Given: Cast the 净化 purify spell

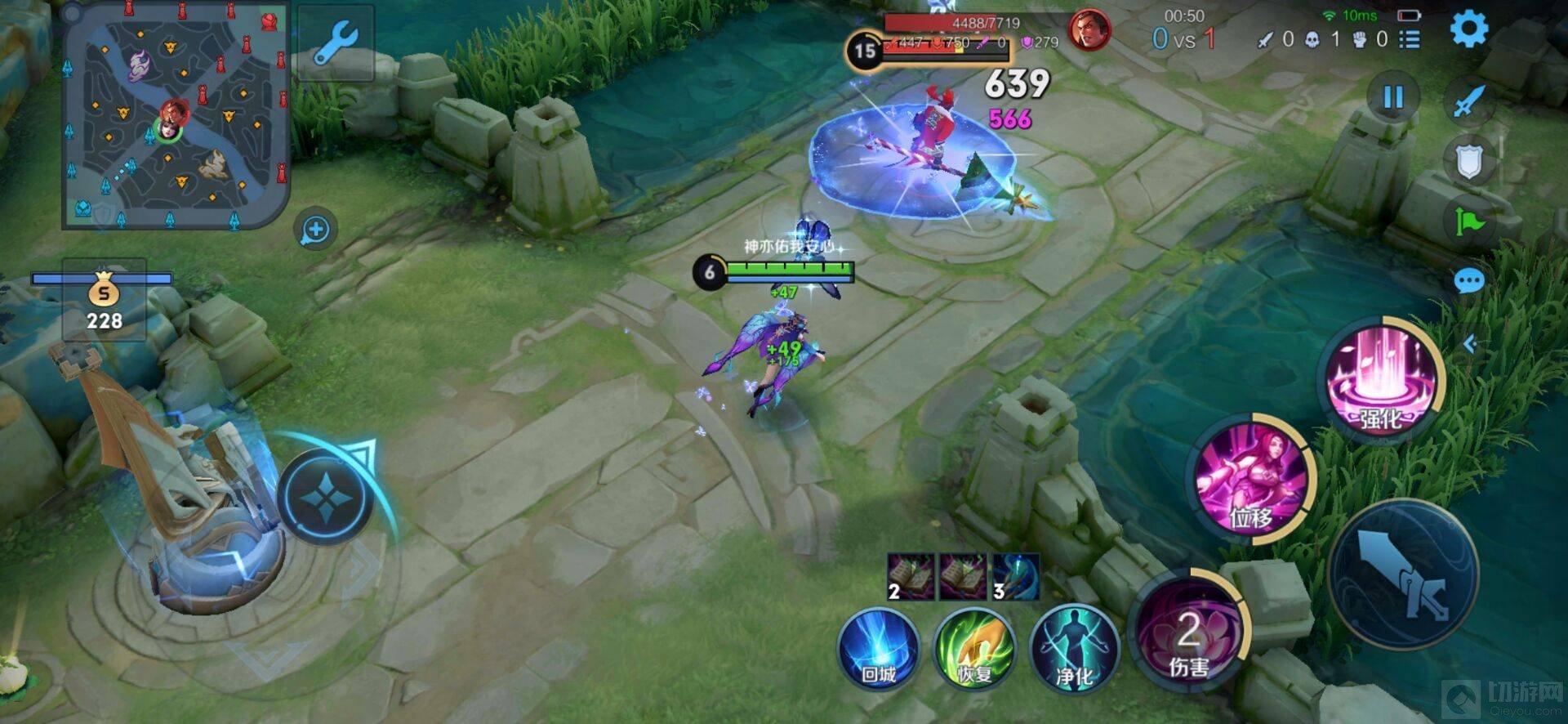Looking at the screenshot, I should tap(1074, 650).
